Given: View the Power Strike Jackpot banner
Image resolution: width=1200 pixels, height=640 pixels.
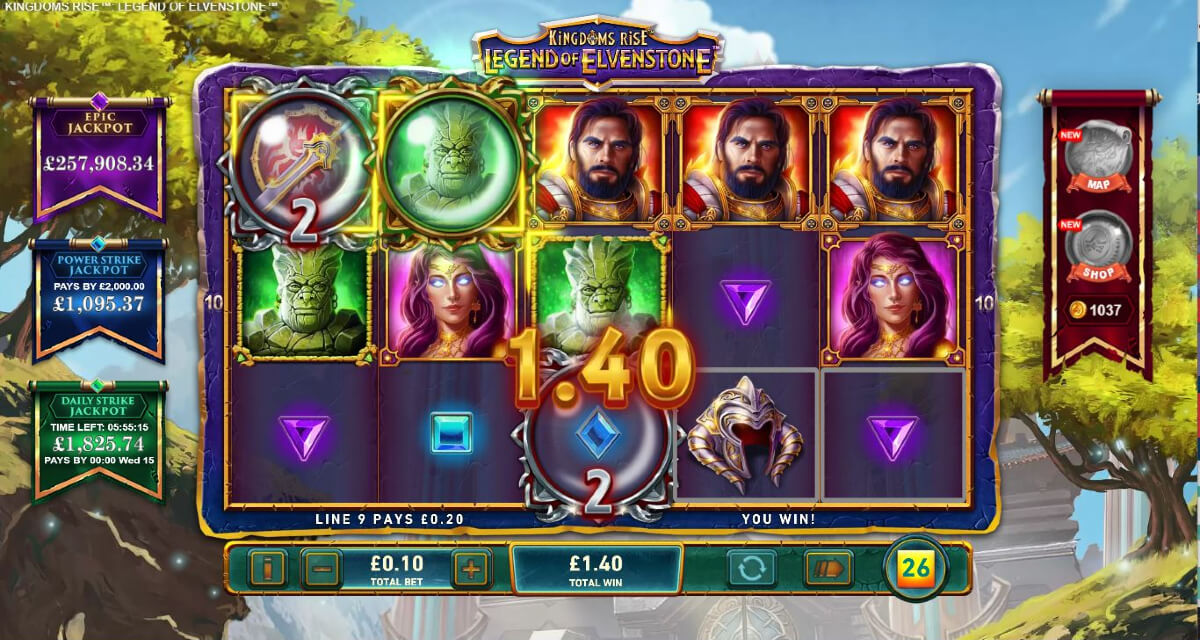Looking at the screenshot, I should pyautogui.click(x=97, y=297).
